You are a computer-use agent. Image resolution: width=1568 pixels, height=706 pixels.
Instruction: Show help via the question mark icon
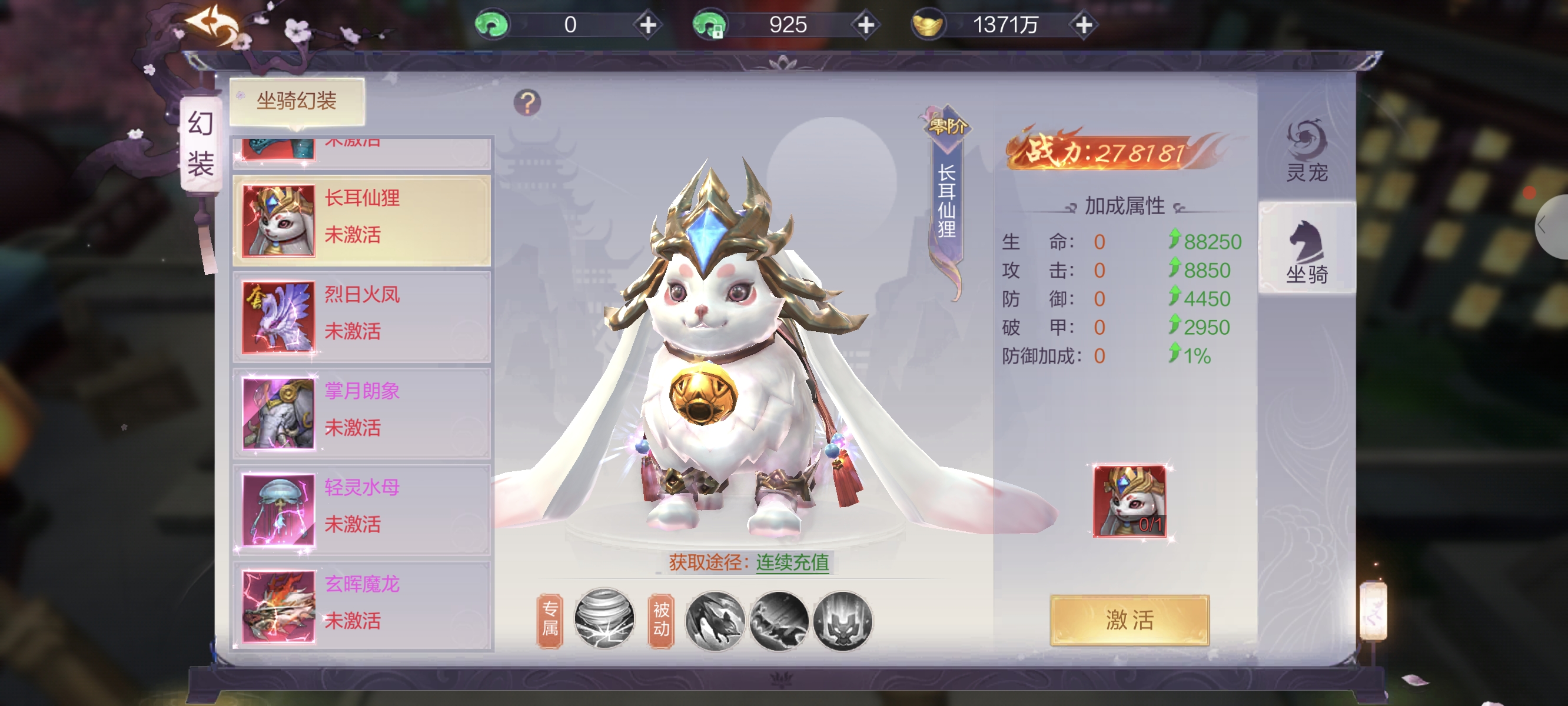(x=527, y=103)
